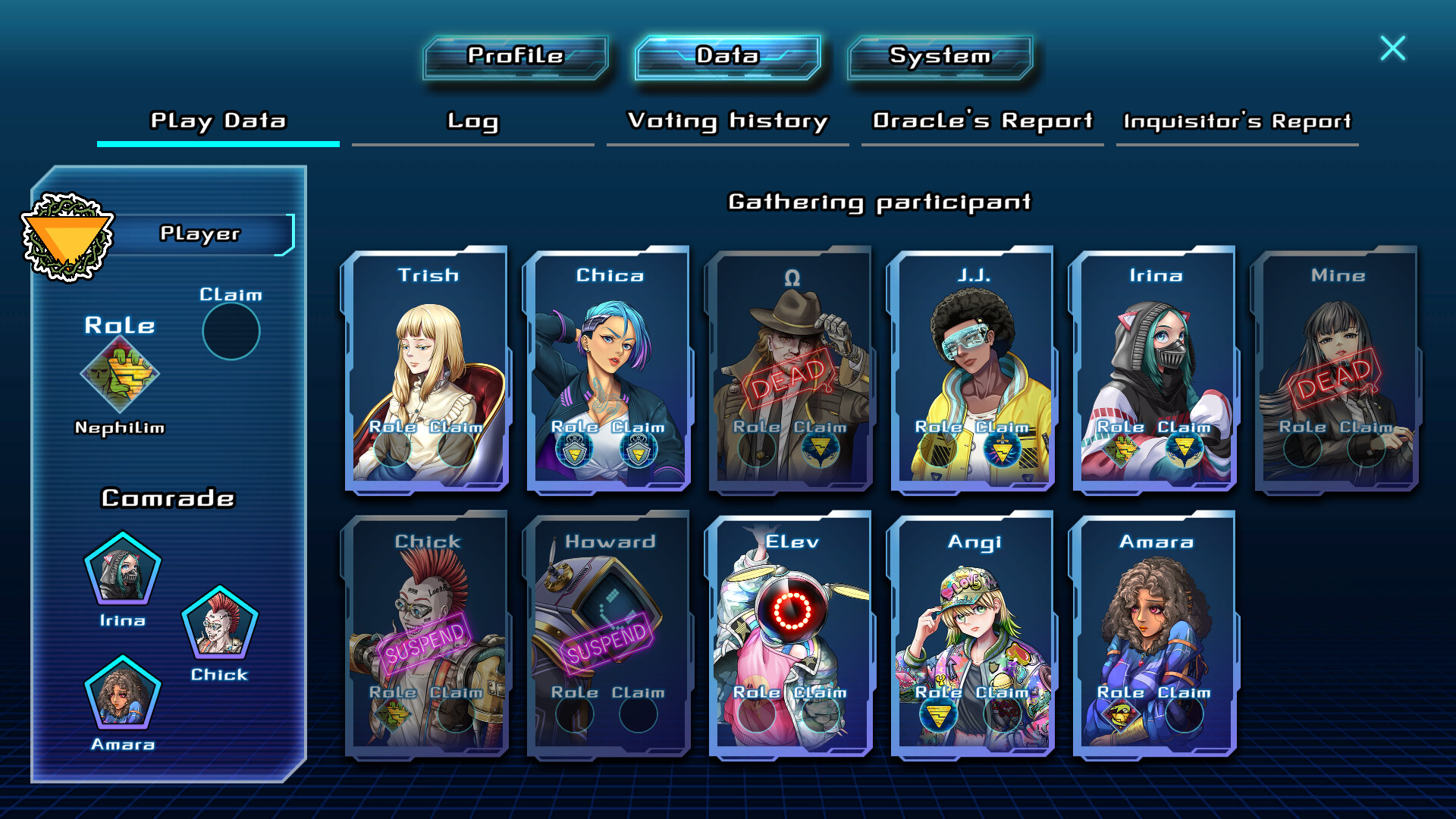Select the Data tab
The image size is (1456, 819).
(727, 57)
